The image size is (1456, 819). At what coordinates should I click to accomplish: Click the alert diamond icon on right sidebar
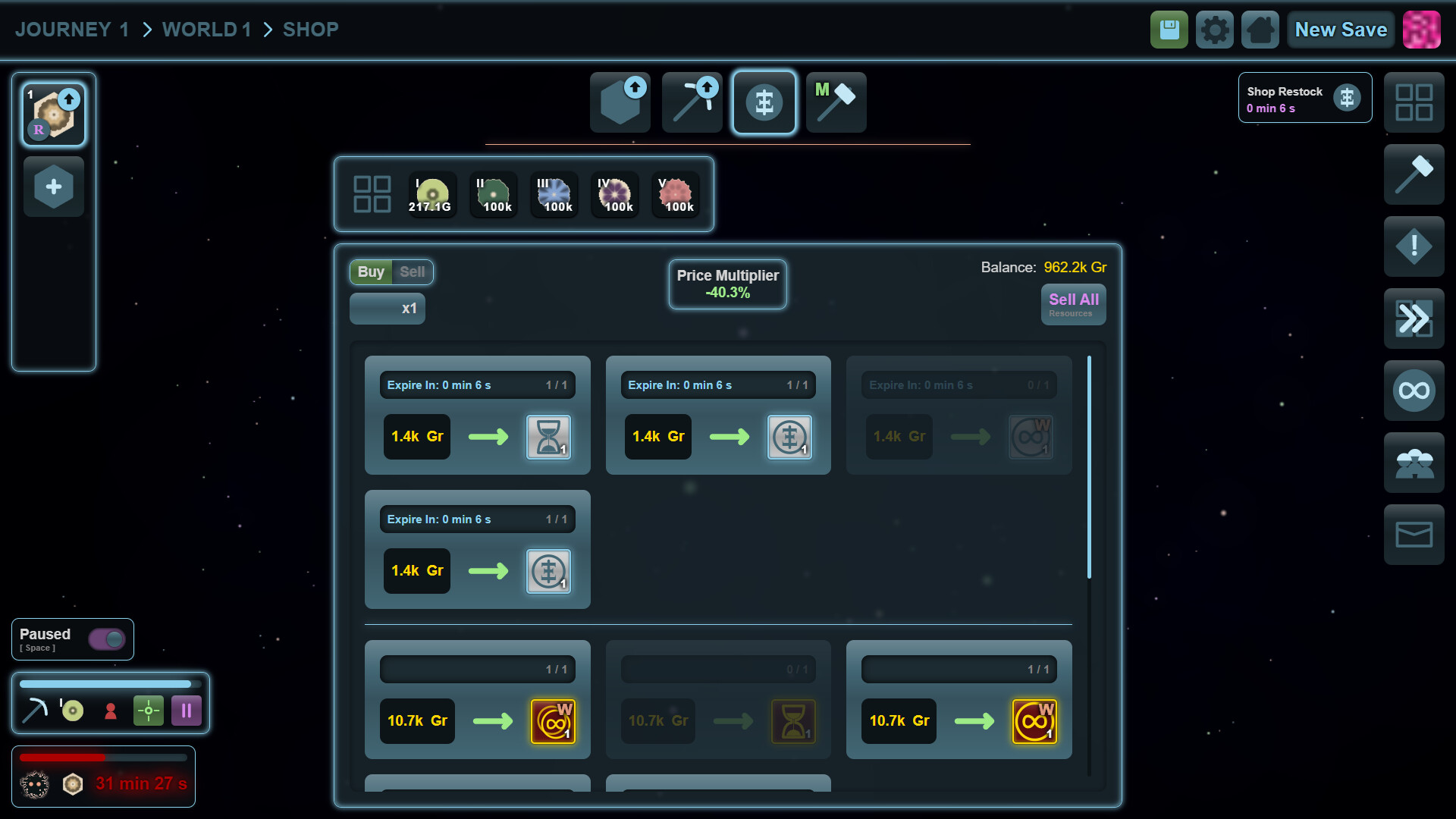tap(1414, 246)
